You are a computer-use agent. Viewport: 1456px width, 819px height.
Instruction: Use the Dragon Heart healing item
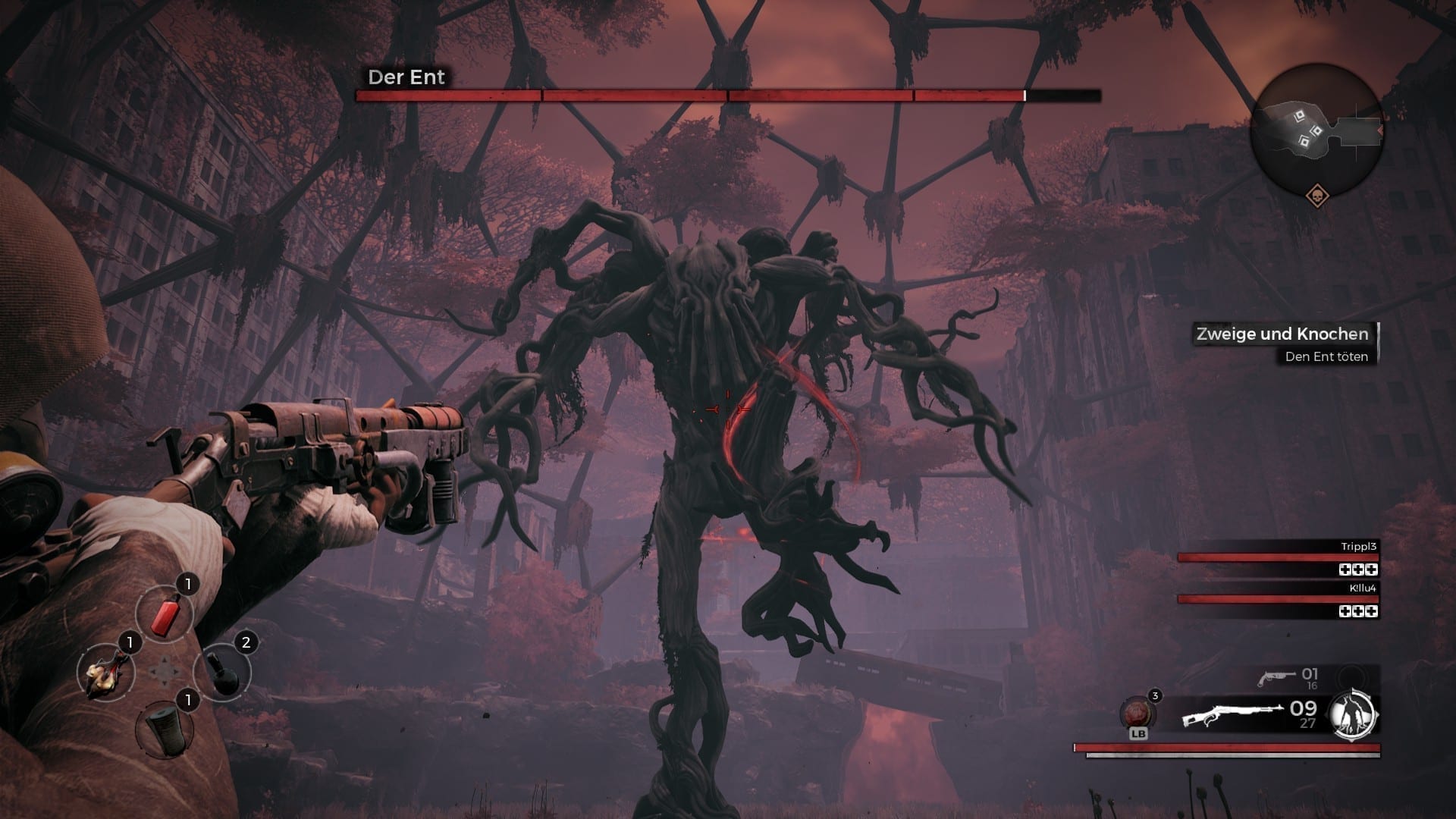pos(1137,714)
